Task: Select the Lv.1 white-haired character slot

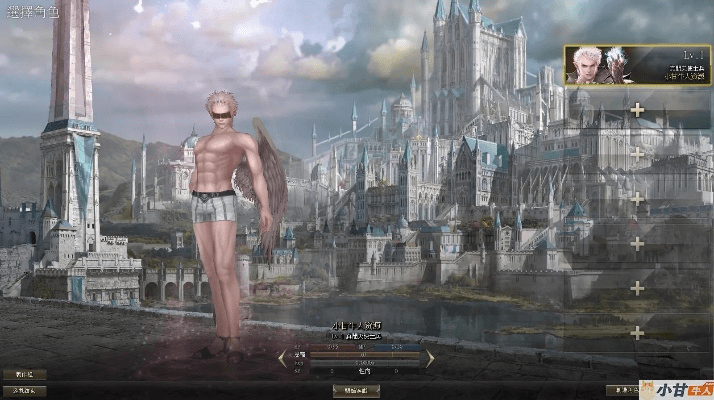Action: [x=637, y=64]
